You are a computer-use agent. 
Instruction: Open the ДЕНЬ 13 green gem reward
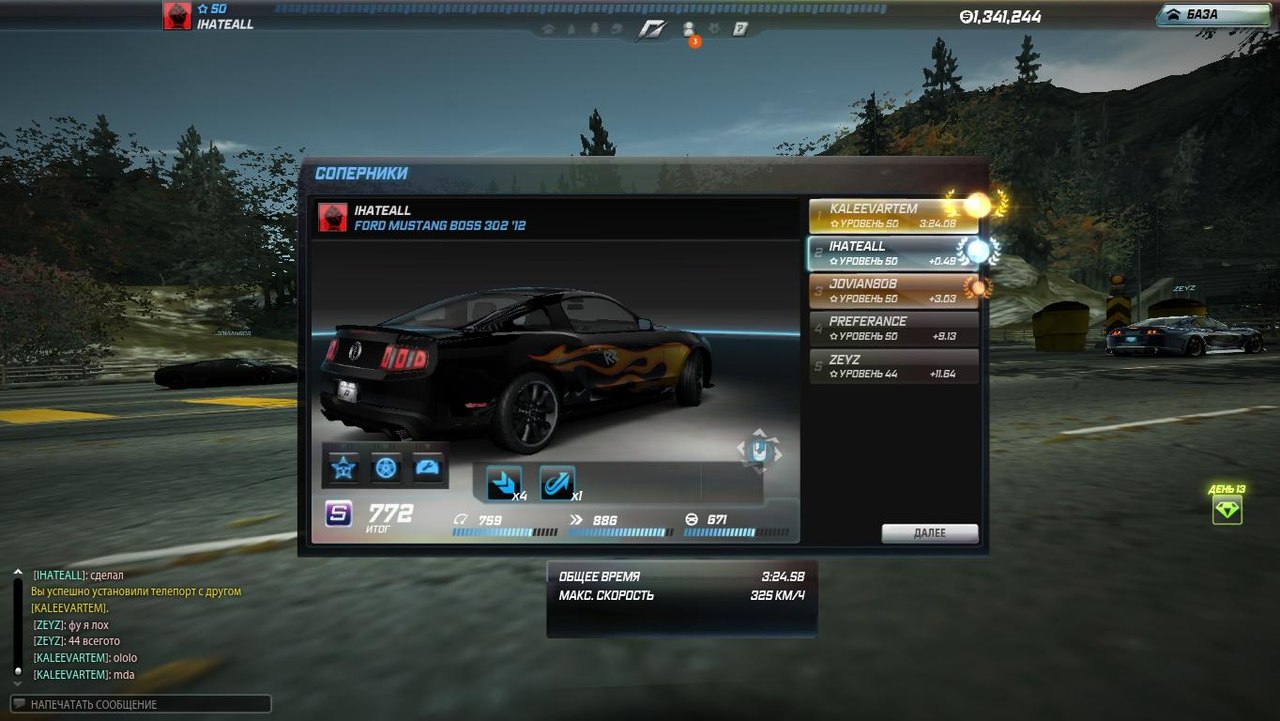click(1227, 510)
